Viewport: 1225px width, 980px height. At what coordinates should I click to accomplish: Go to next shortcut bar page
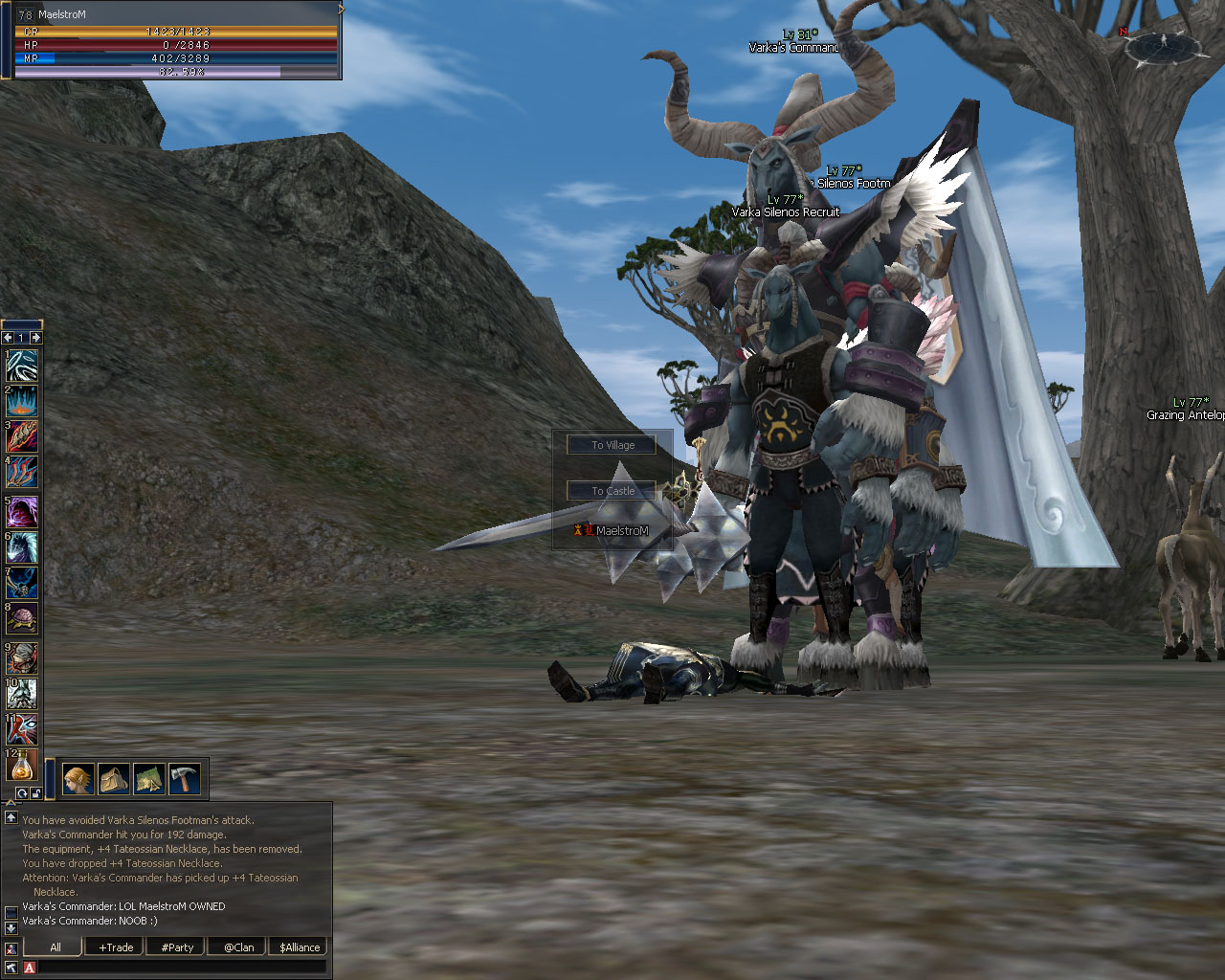35,338
